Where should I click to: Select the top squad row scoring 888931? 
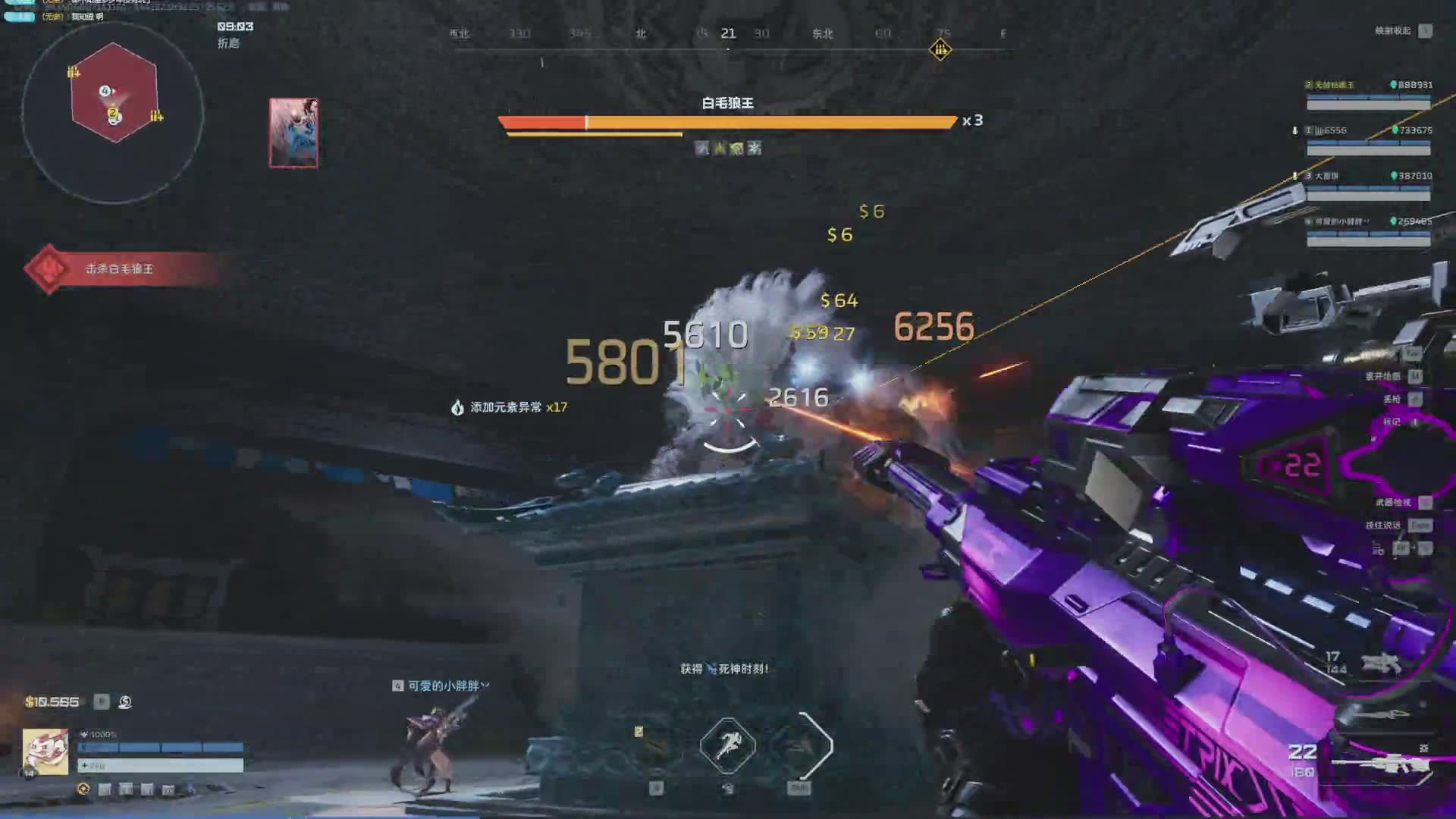1368,94
